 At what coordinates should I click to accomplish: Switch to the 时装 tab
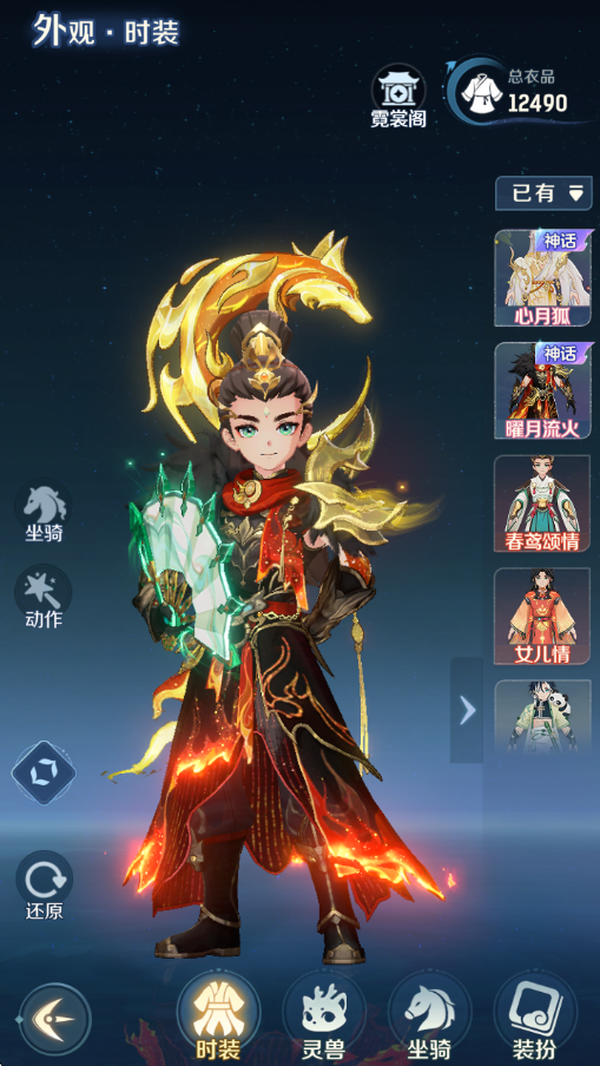217,1018
